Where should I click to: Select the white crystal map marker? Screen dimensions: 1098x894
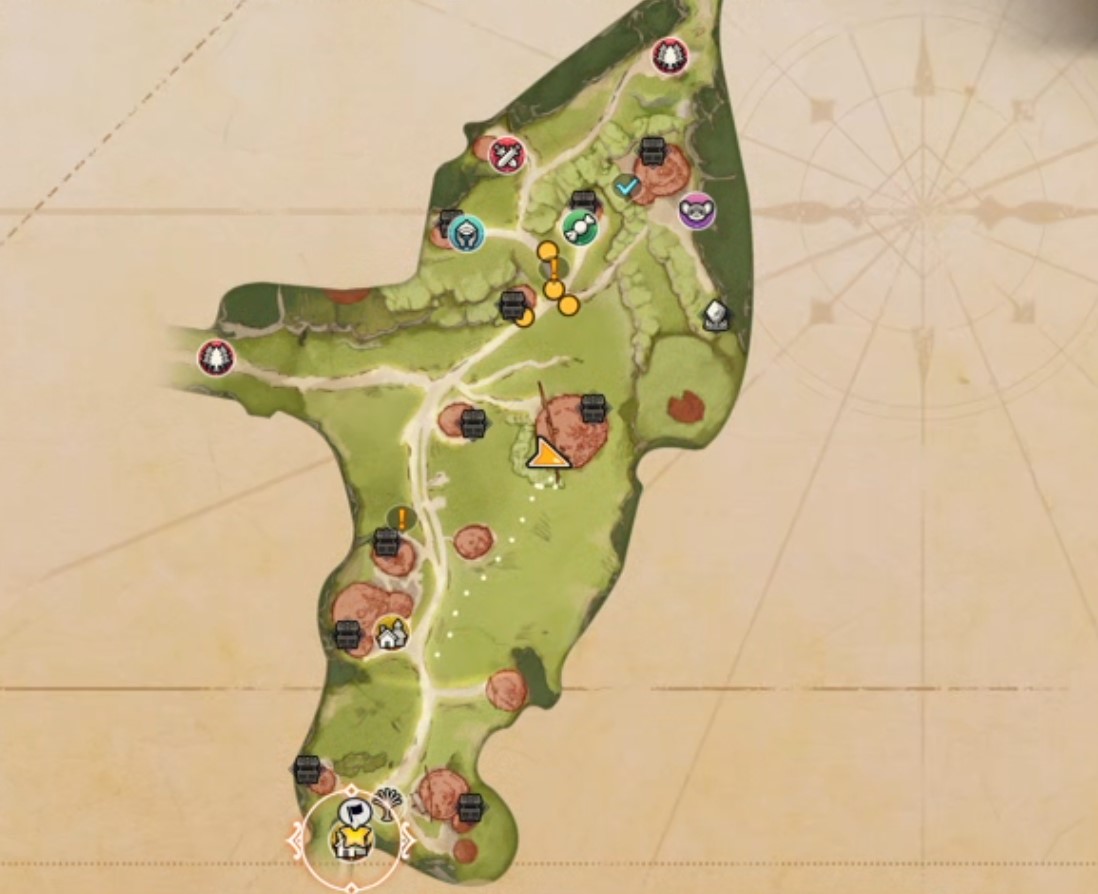tap(716, 315)
